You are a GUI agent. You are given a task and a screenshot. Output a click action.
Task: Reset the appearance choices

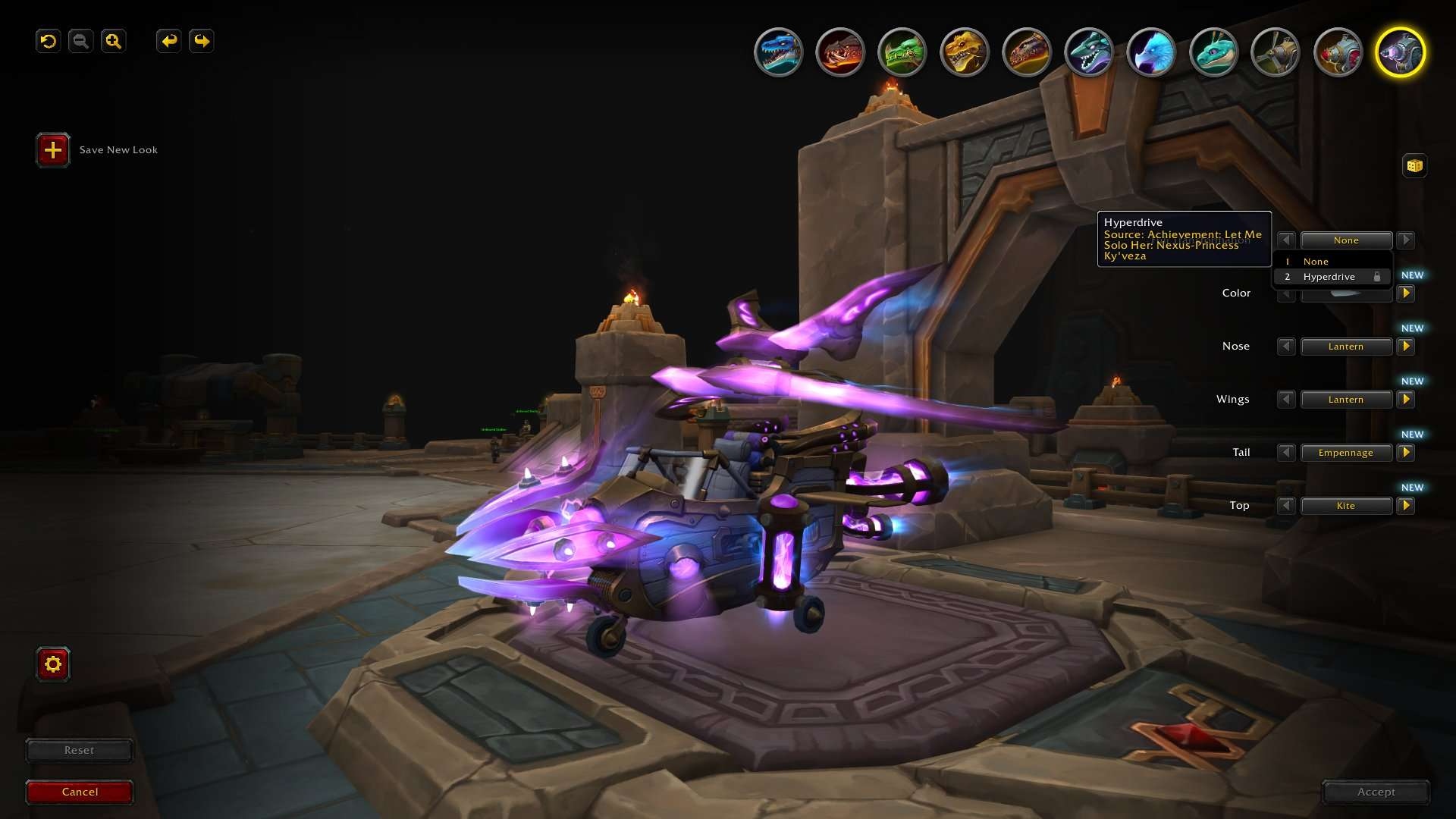(x=80, y=750)
